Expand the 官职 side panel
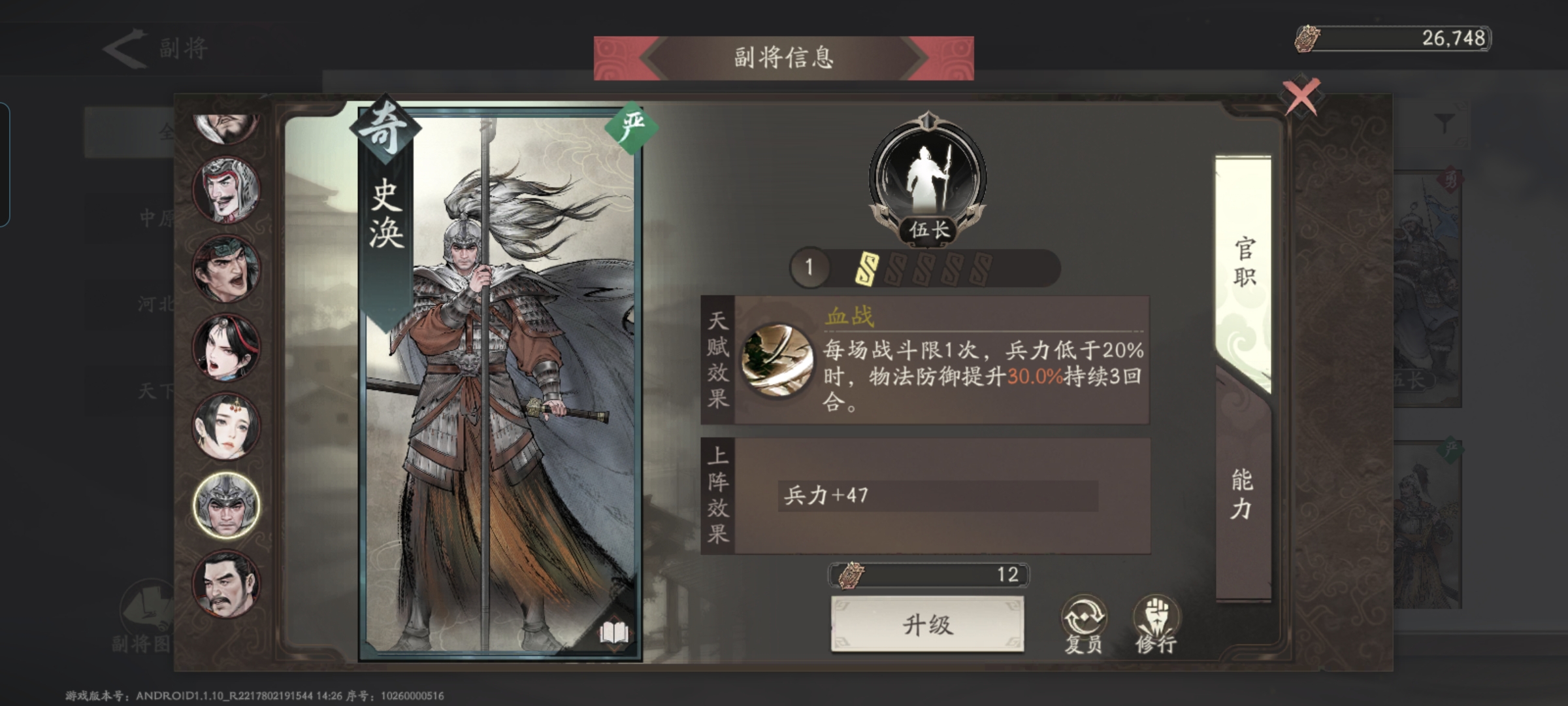The image size is (1568, 706). 1245,261
